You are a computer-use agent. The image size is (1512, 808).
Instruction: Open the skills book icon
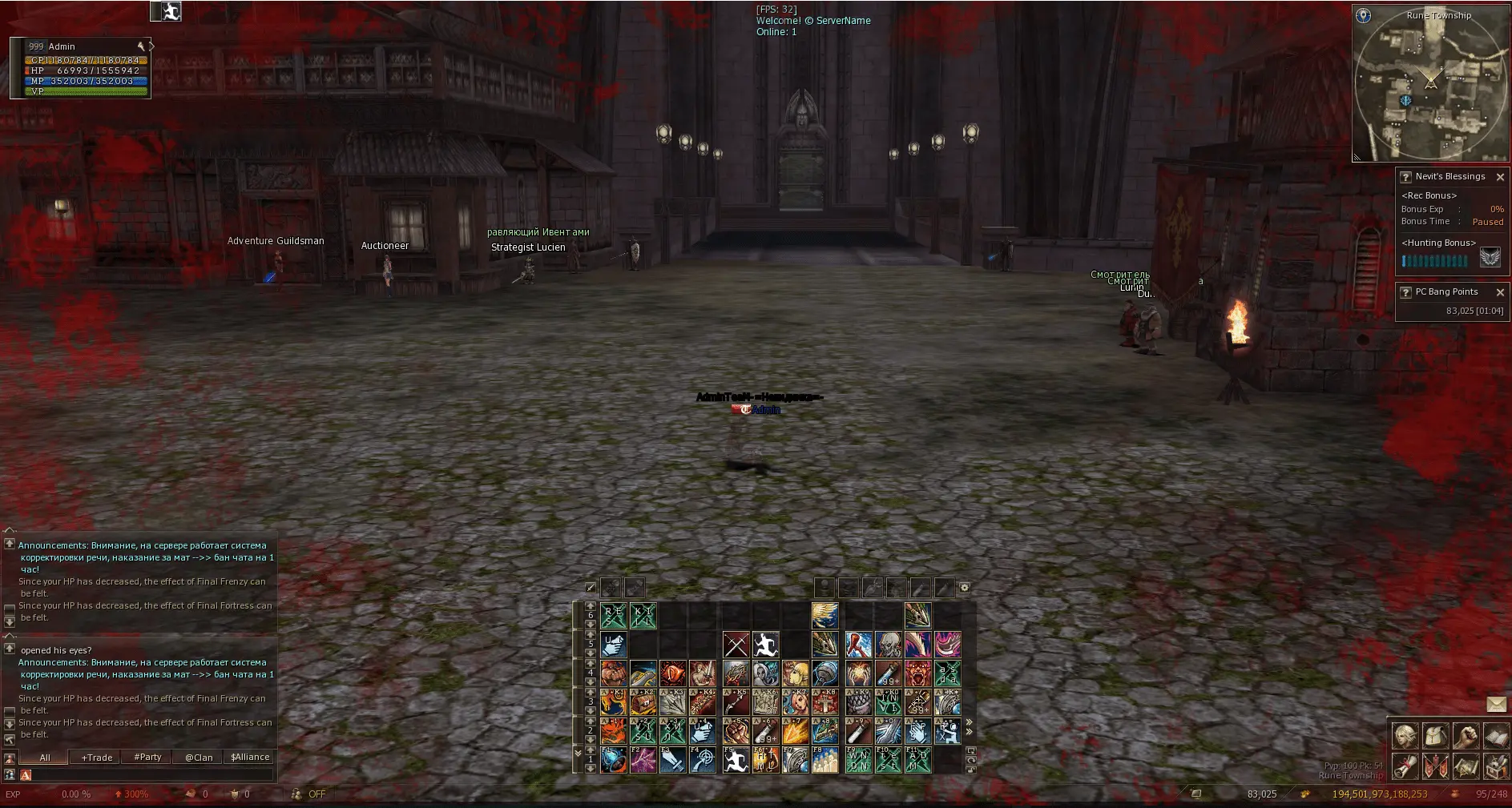[x=1496, y=735]
